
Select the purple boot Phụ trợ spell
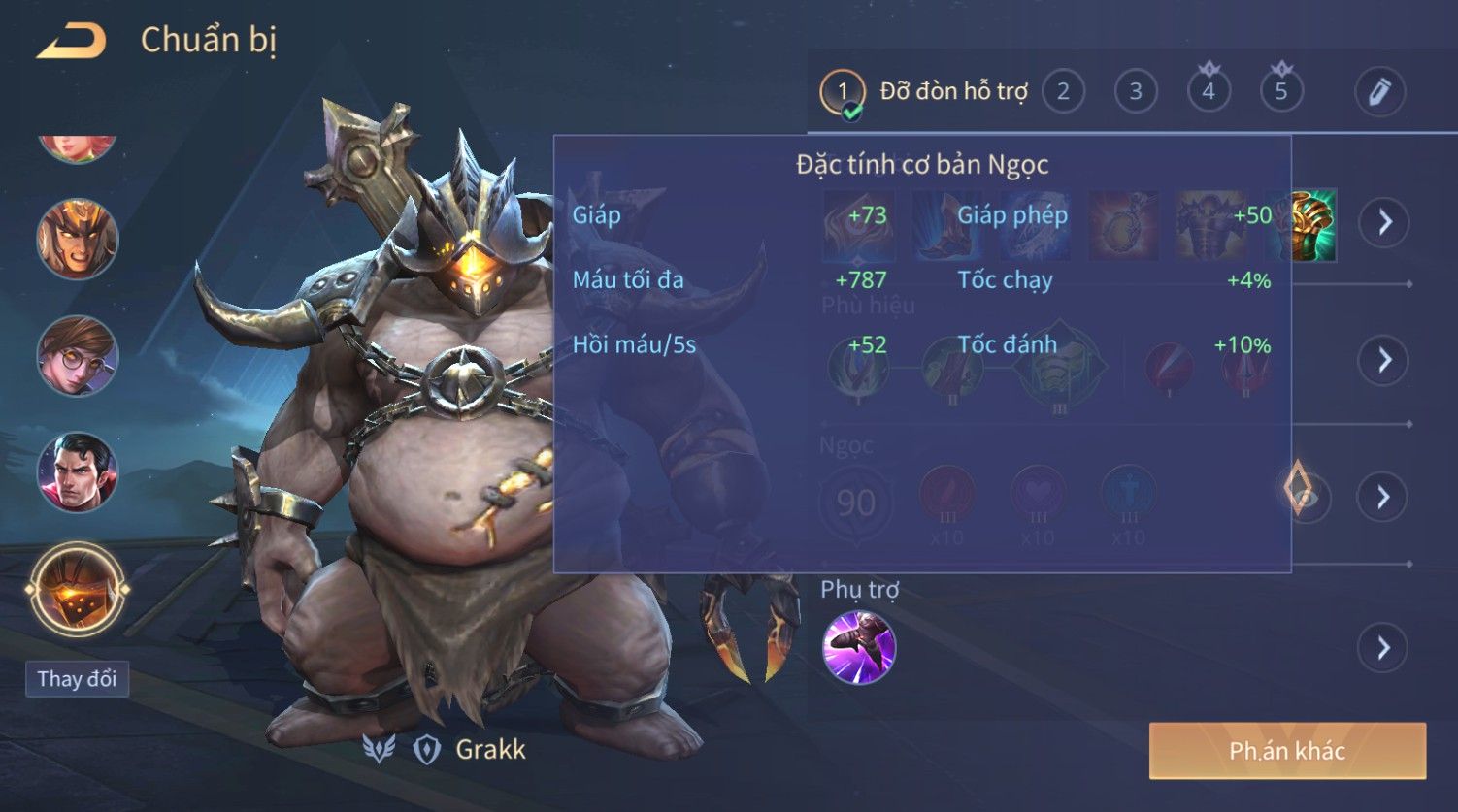point(859,647)
